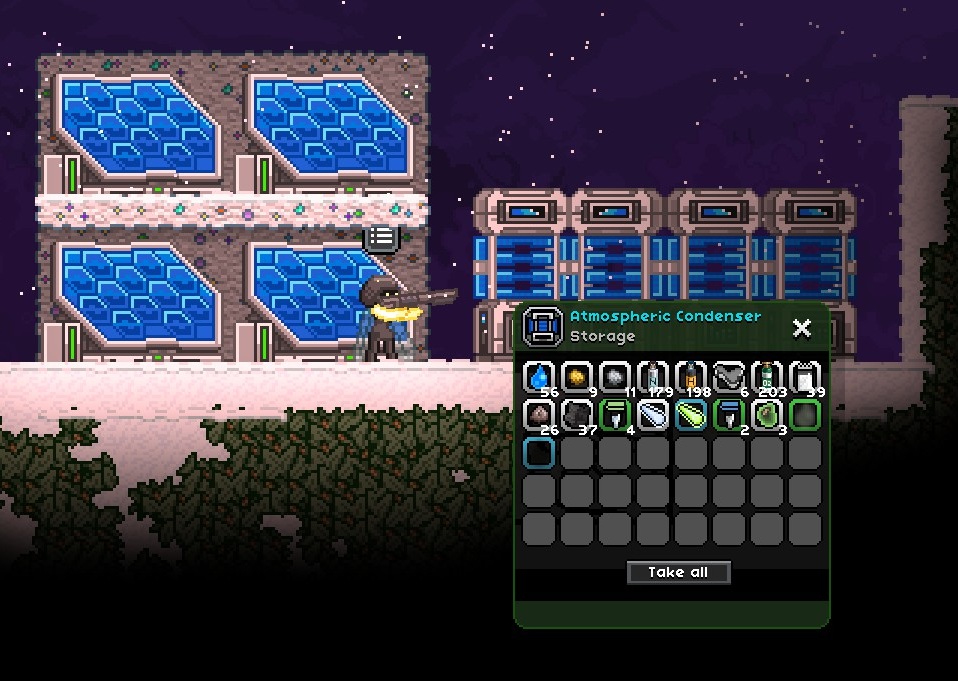Viewport: 958px width, 681px height.
Task: Select the yellow-green rod in blue-bordered slot
Action: point(691,415)
